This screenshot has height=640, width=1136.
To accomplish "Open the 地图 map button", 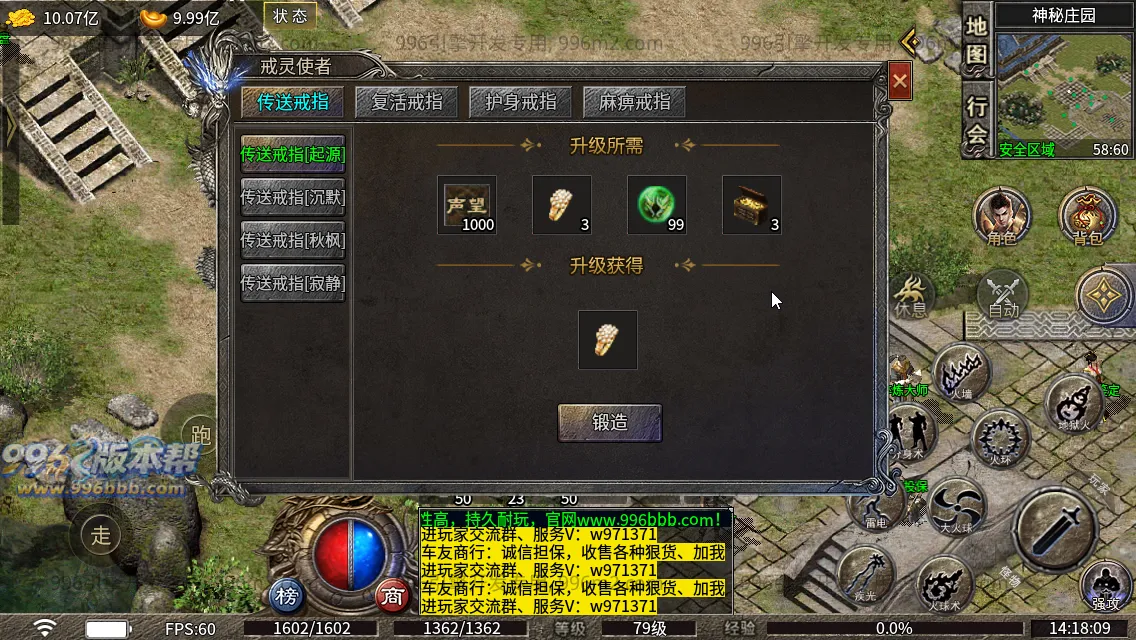I will (x=977, y=40).
